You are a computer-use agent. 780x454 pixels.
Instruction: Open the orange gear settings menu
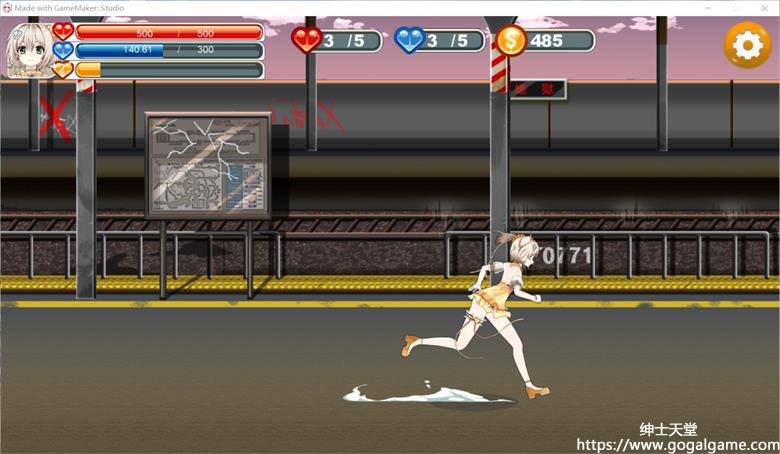pyautogui.click(x=747, y=45)
